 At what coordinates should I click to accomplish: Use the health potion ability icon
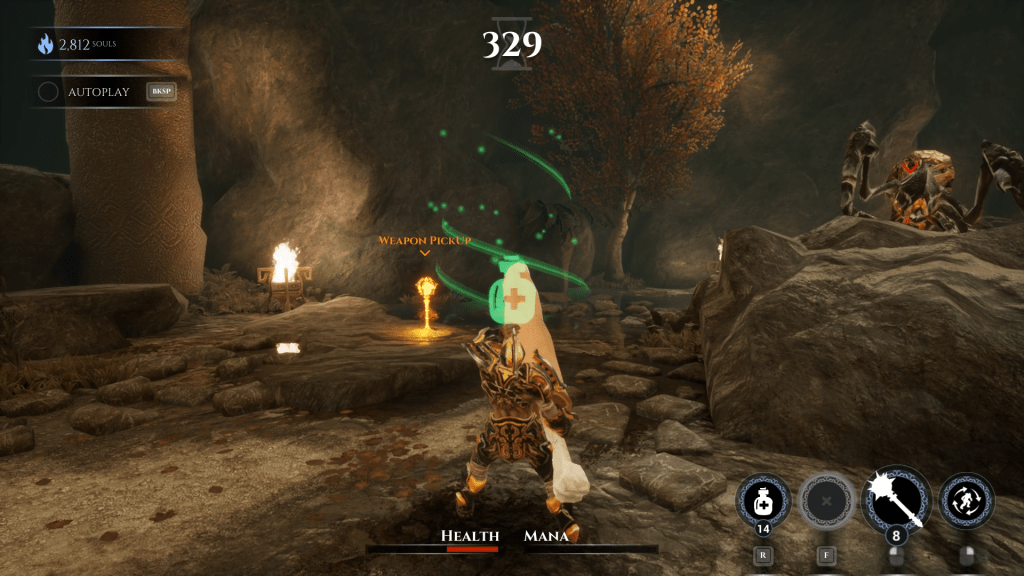pos(763,500)
